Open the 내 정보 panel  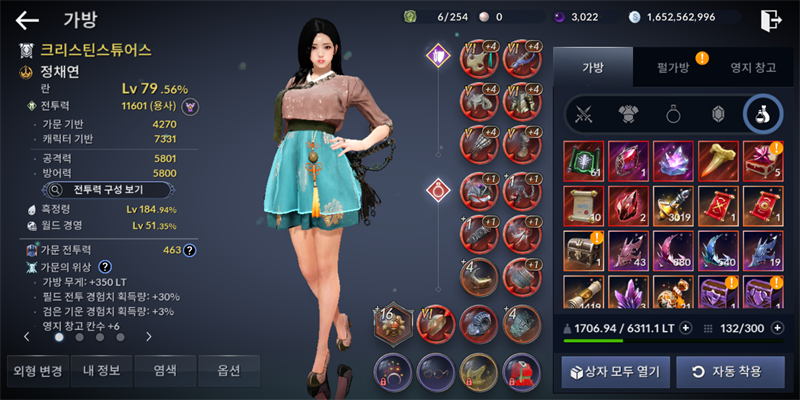tap(101, 371)
